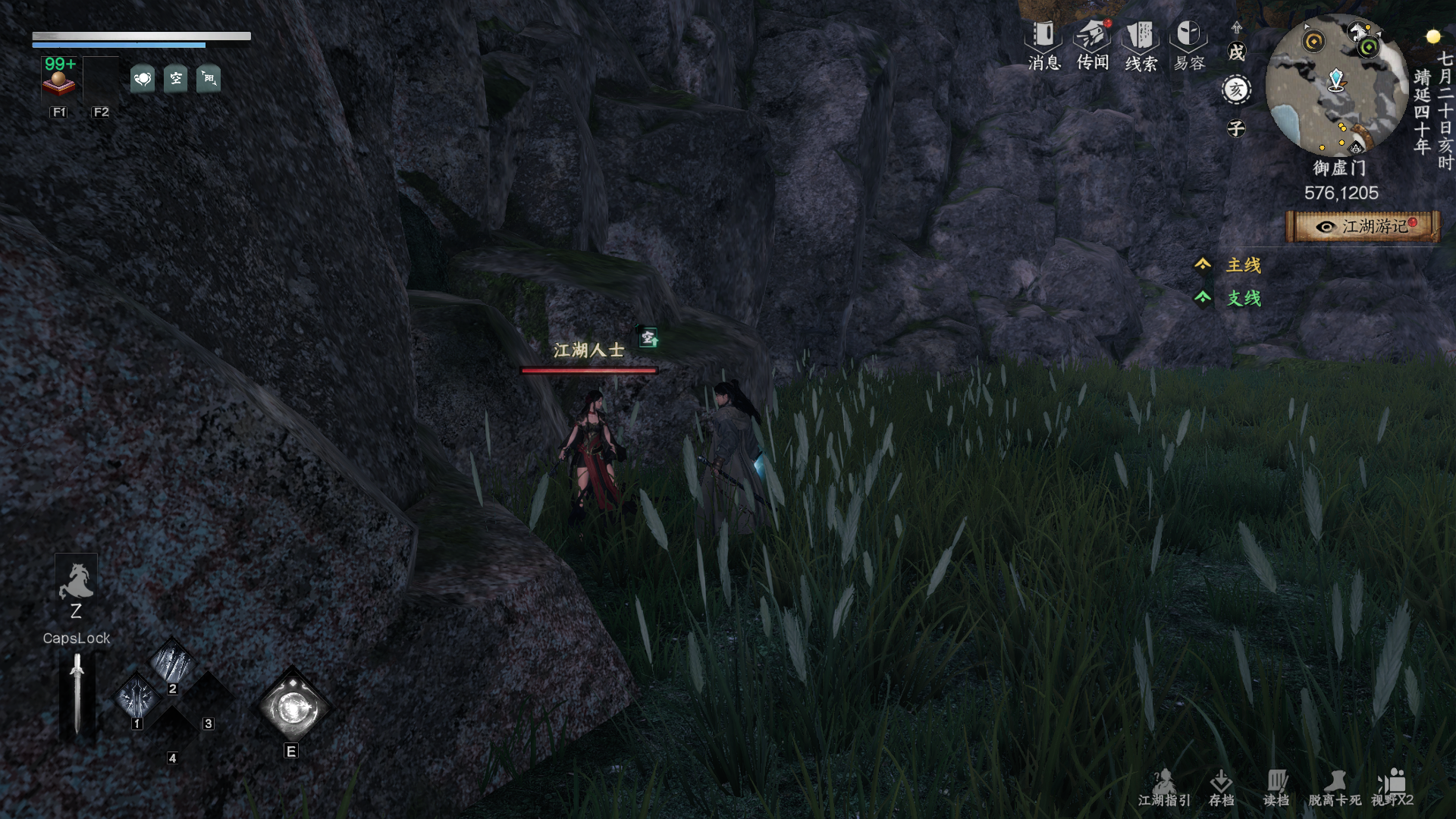Open the 江湖游记 journal scroll
Image resolution: width=1456 pixels, height=819 pixels.
pyautogui.click(x=1363, y=227)
